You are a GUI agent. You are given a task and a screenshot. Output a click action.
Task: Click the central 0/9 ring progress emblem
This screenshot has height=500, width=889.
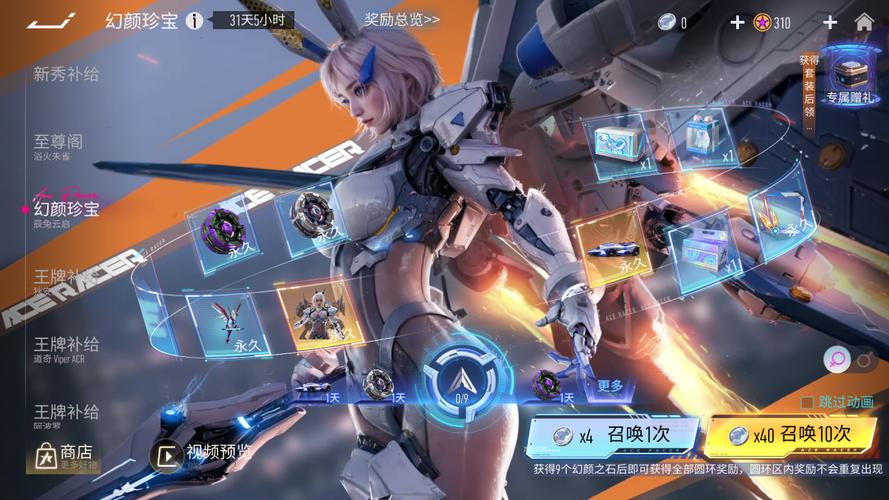pyautogui.click(x=461, y=380)
